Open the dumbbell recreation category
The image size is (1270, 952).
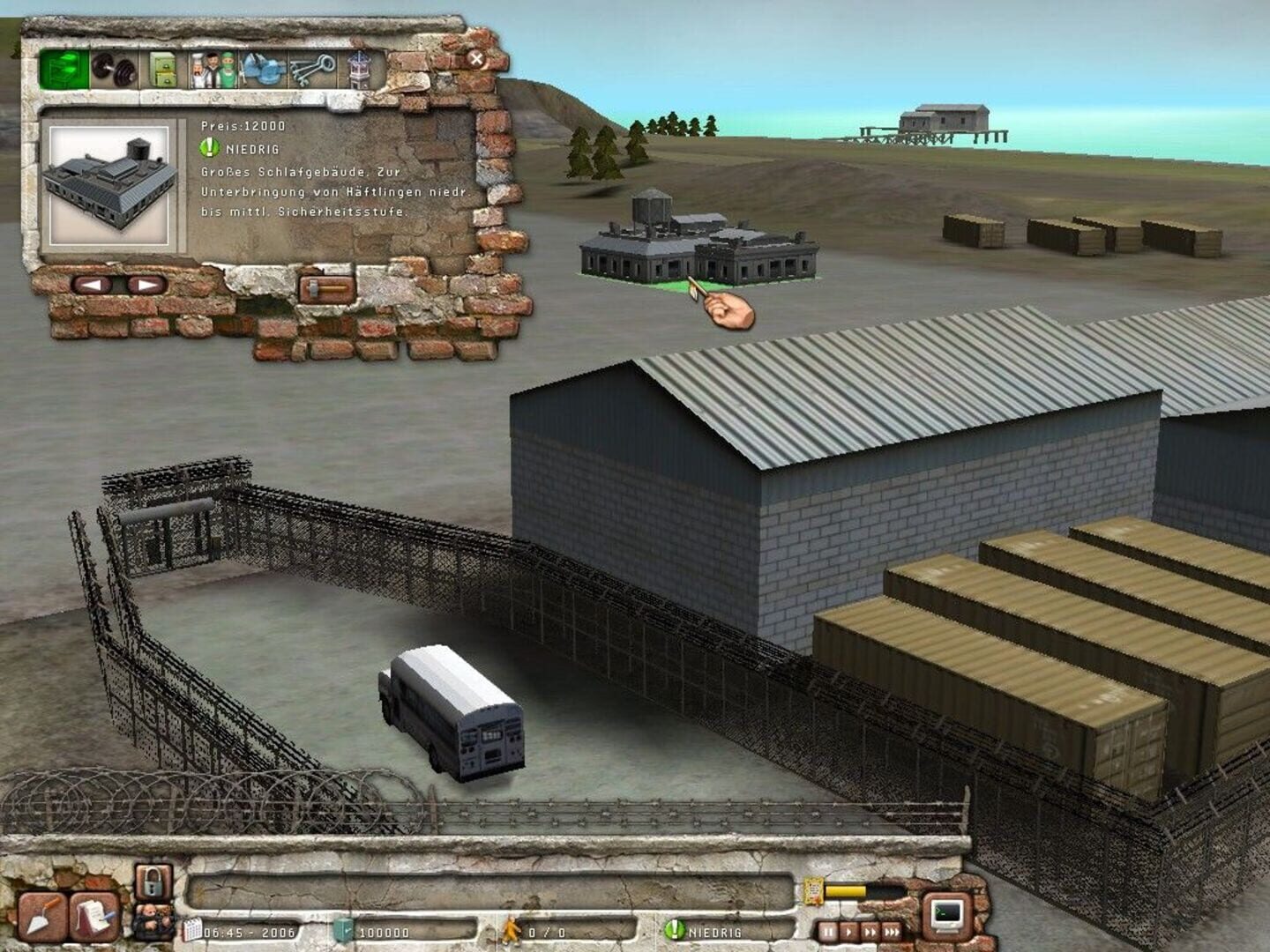(x=114, y=70)
